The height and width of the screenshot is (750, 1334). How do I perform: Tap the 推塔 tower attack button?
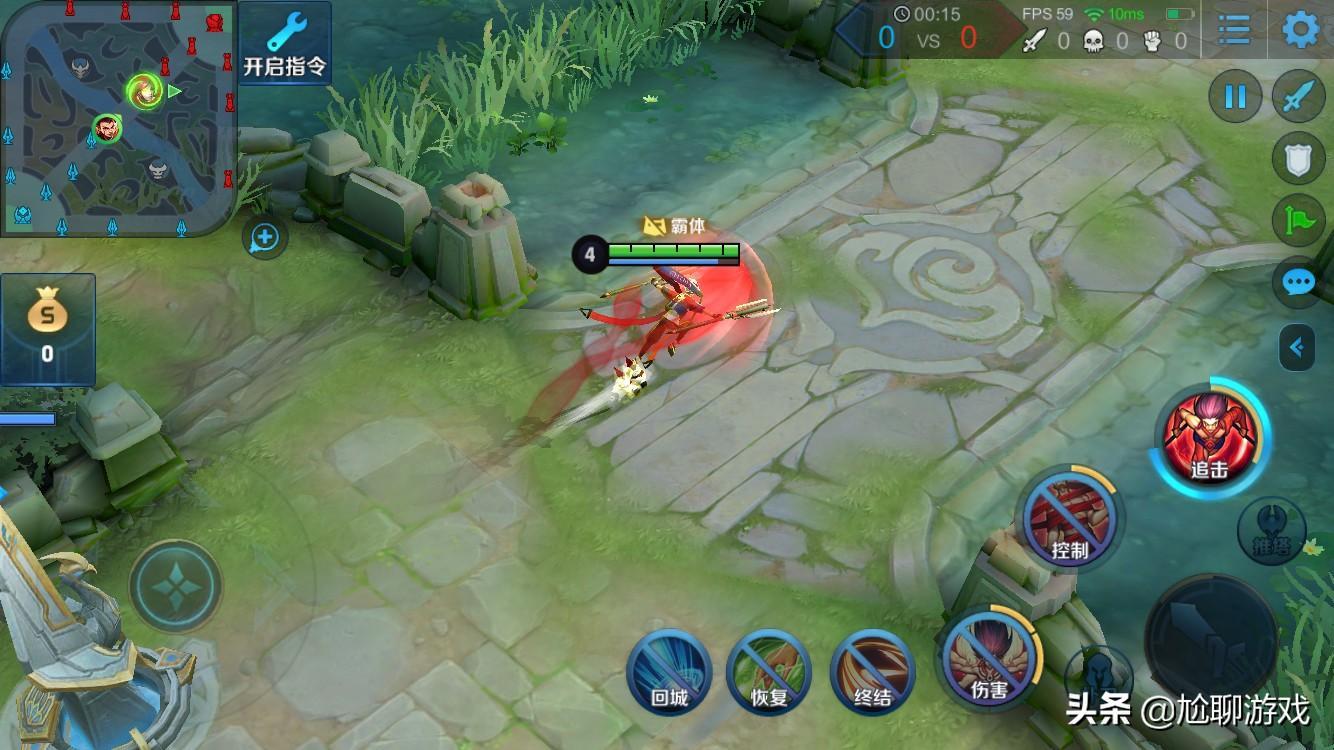[x=1271, y=530]
